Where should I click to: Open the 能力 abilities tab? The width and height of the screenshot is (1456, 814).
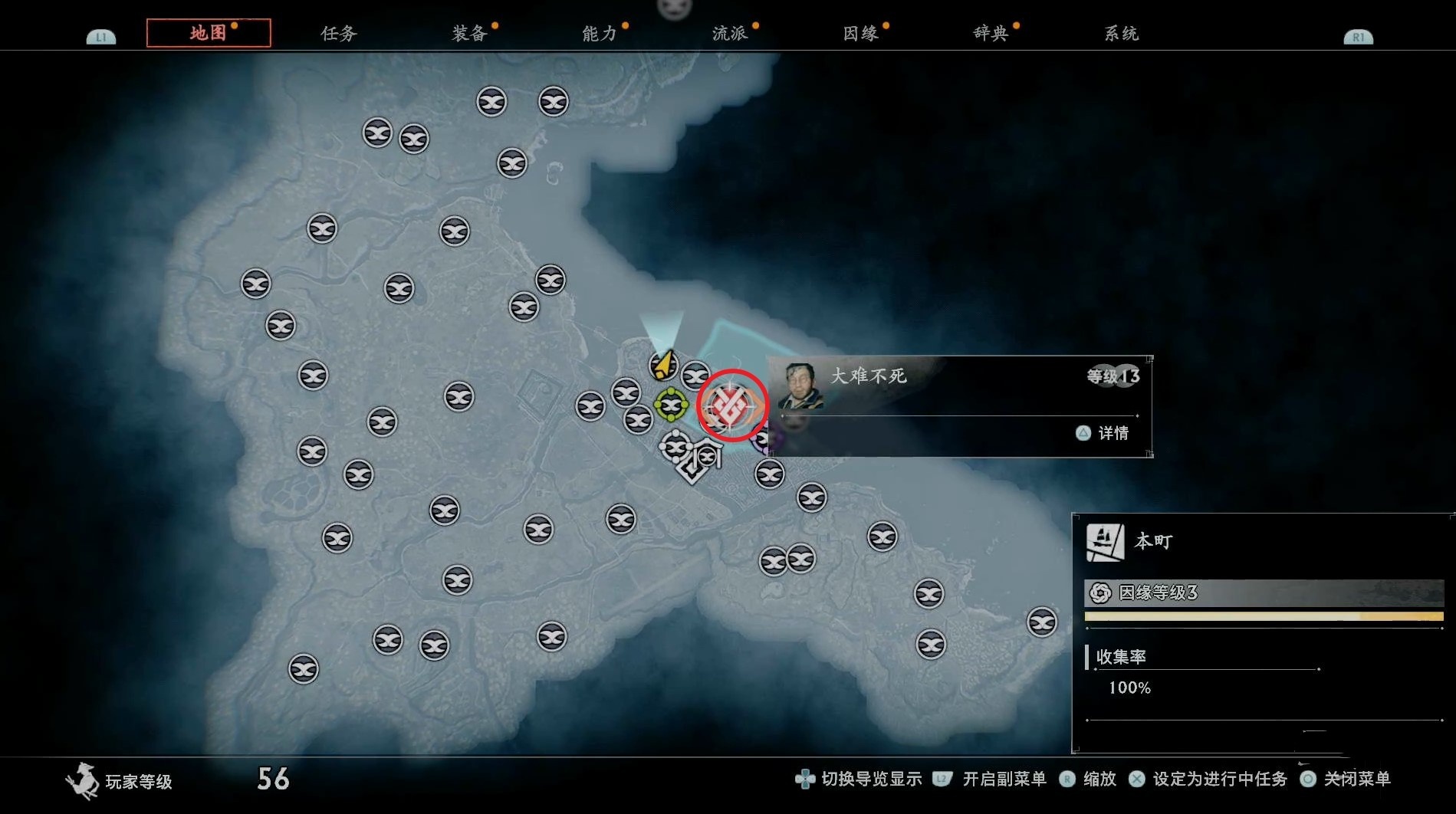pyautogui.click(x=600, y=33)
